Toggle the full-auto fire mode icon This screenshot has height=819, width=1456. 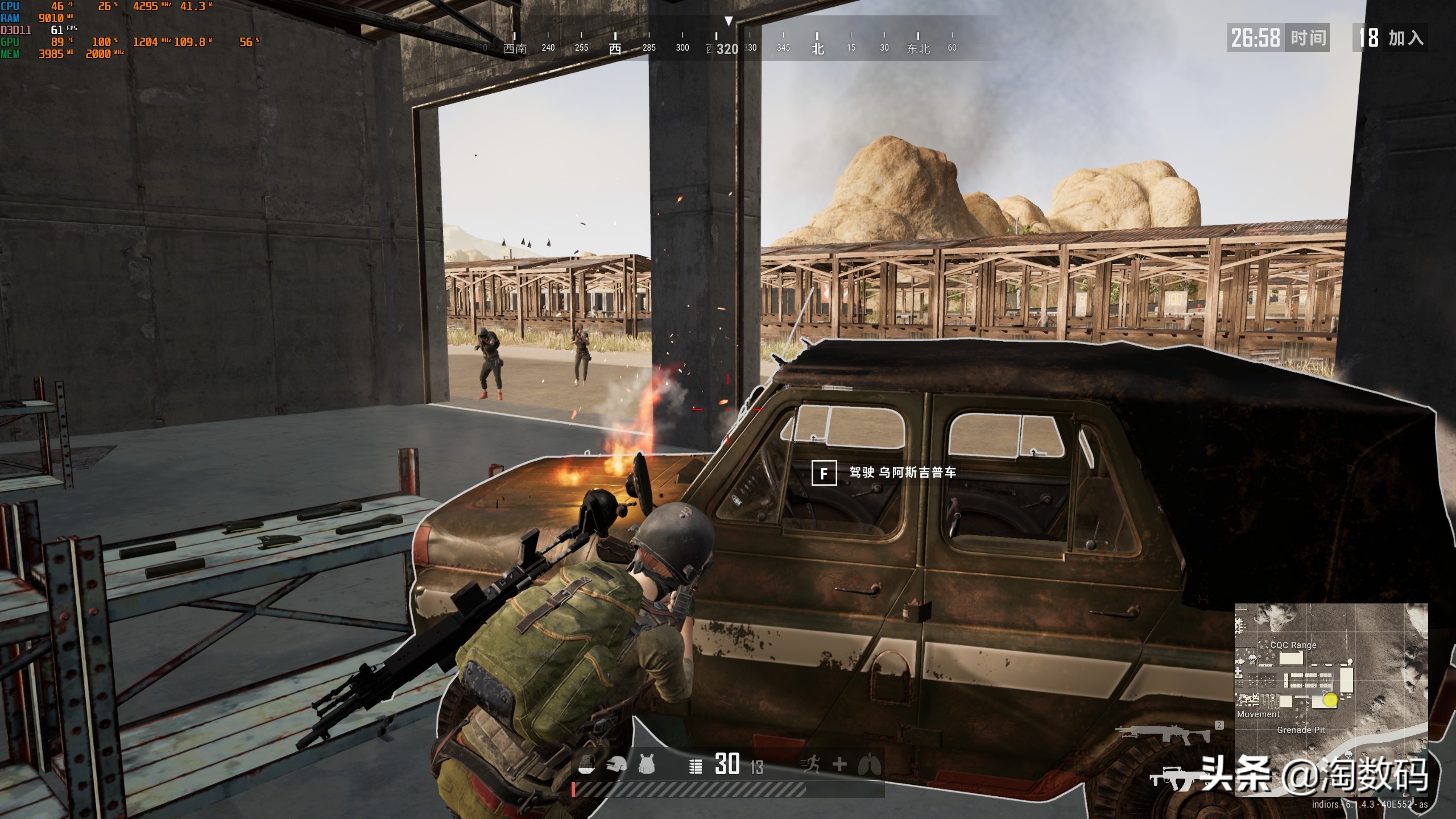pos(695,766)
